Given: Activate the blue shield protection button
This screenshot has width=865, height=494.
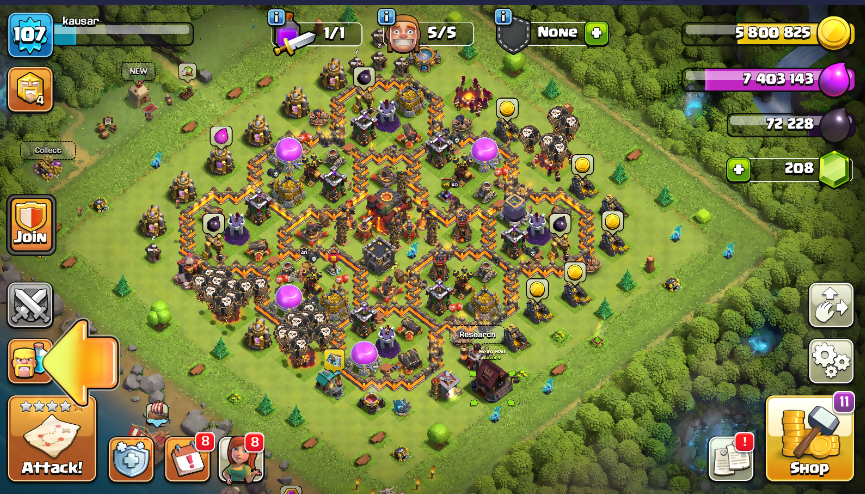Looking at the screenshot, I should pos(131,459).
